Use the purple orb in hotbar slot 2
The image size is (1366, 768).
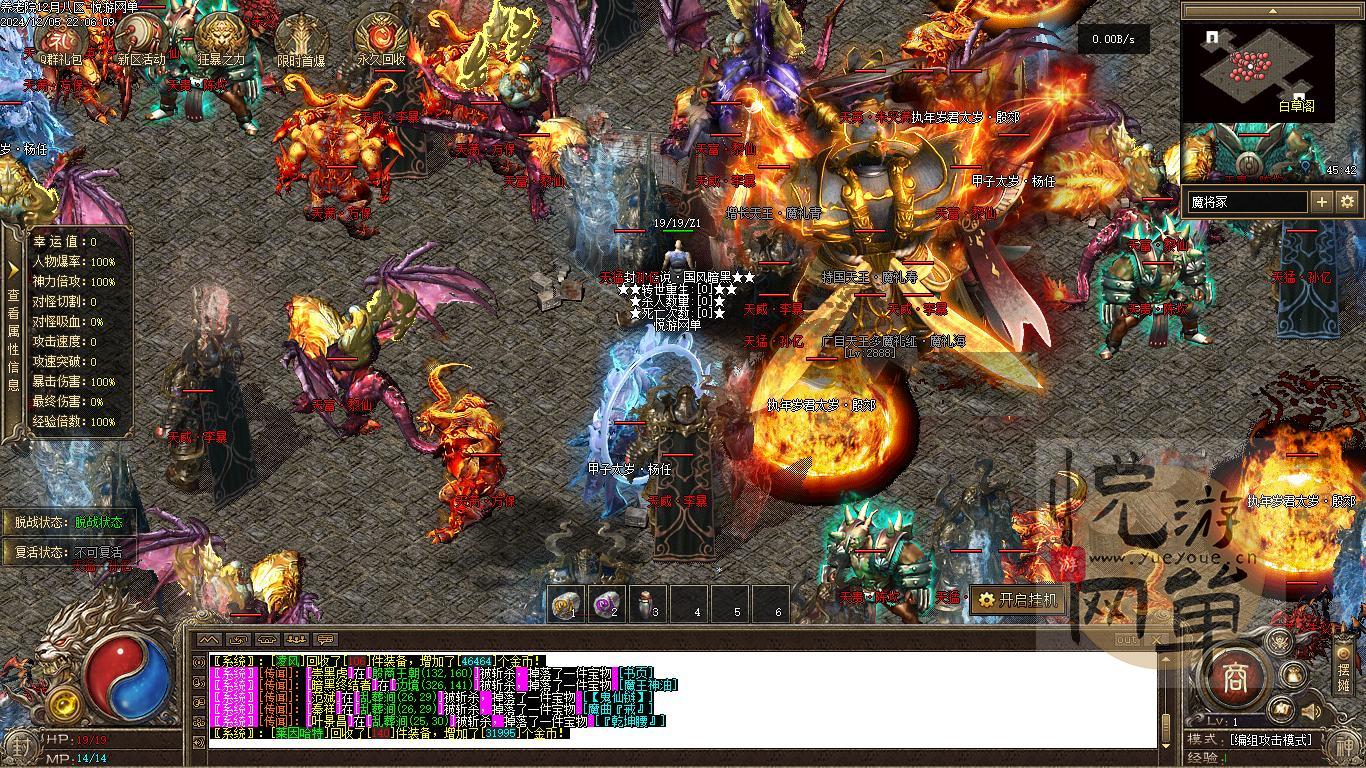tap(608, 603)
